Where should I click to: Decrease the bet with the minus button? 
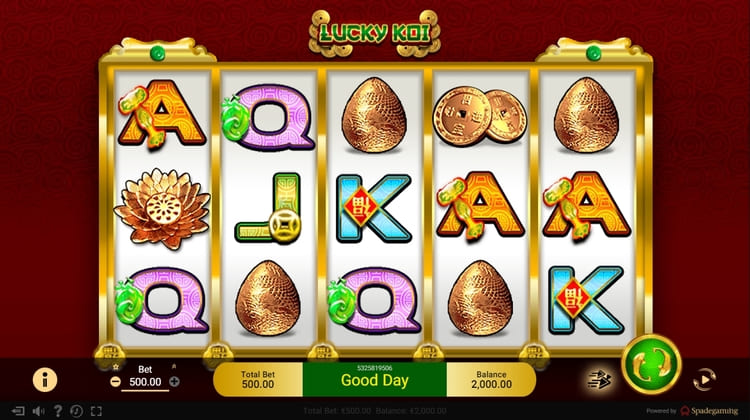(116, 381)
